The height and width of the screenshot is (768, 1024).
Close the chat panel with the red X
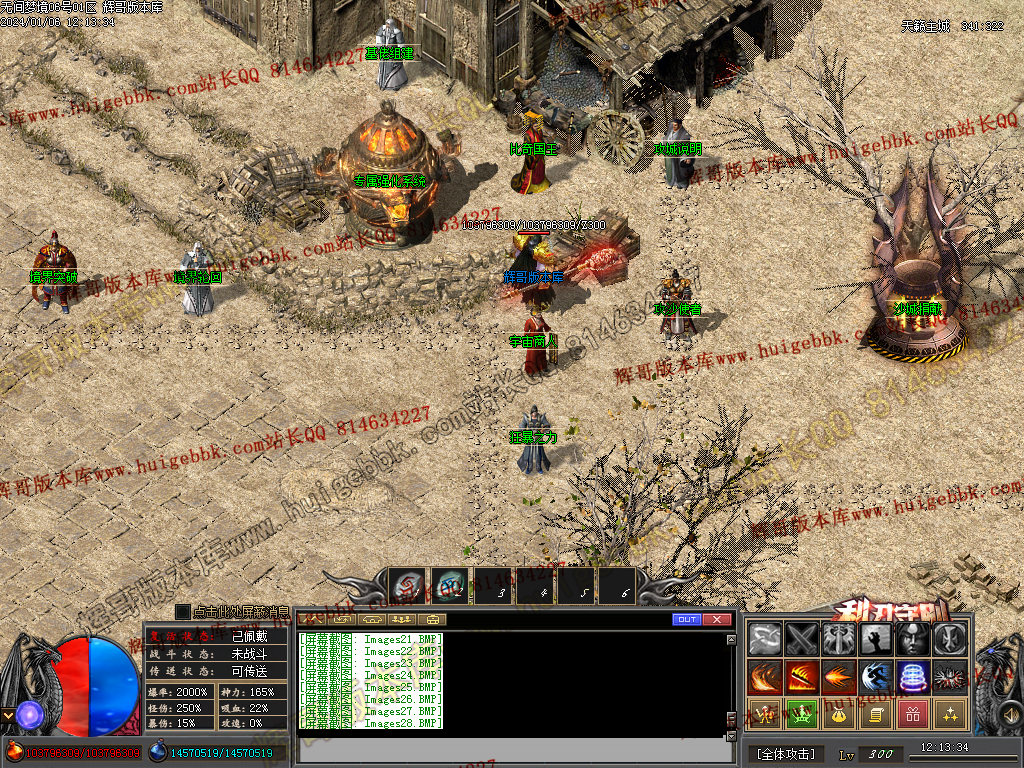(716, 620)
